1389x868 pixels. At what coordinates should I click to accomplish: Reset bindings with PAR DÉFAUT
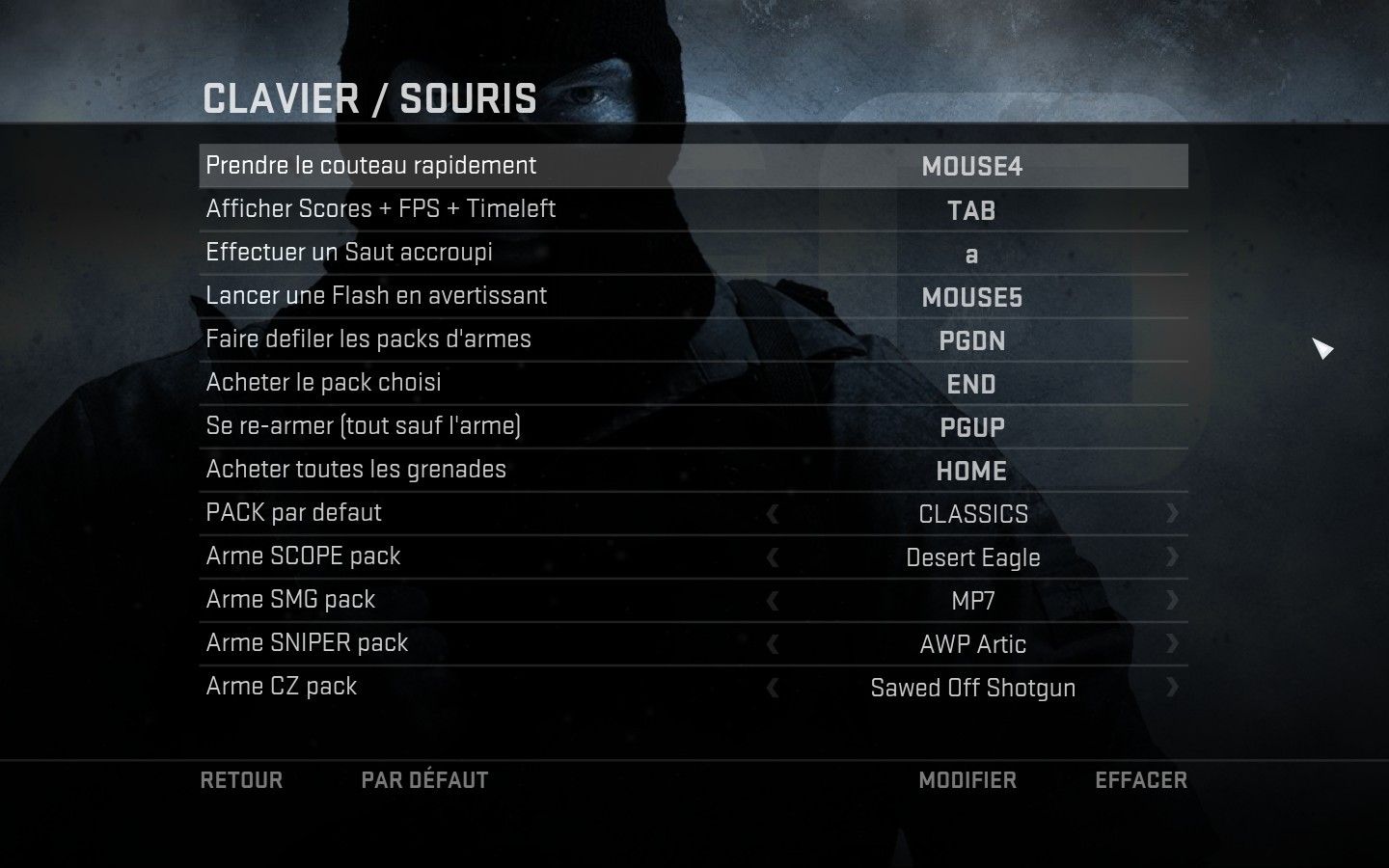tap(424, 780)
